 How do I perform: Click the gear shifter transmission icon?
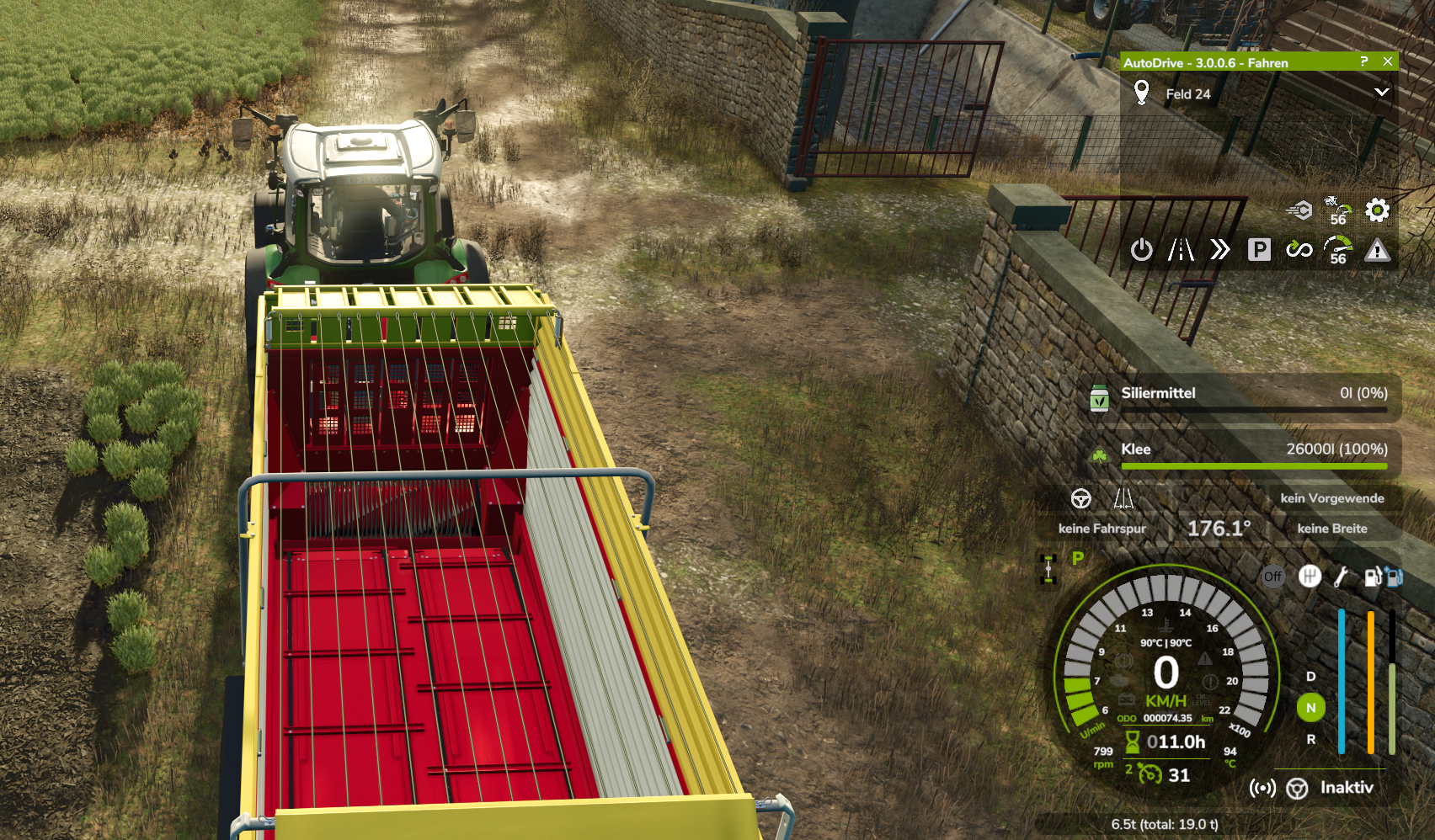coord(1309,577)
